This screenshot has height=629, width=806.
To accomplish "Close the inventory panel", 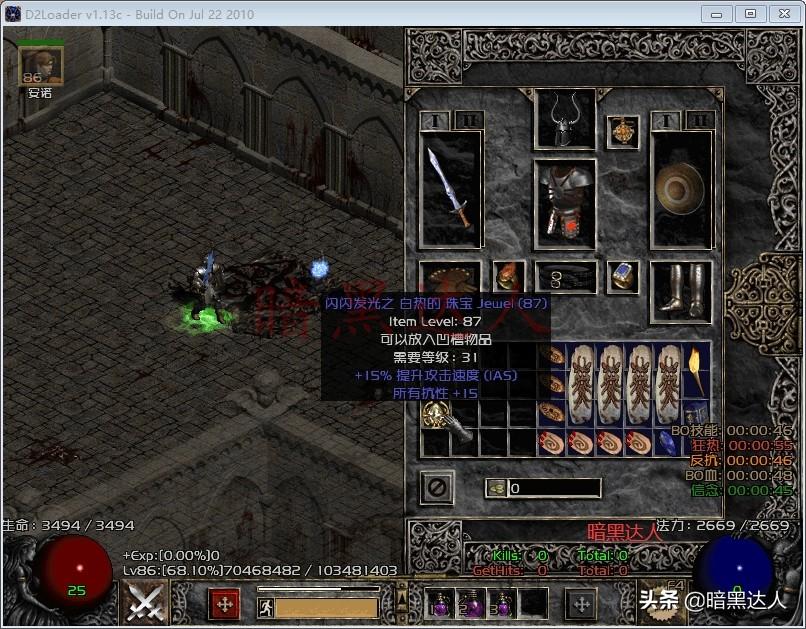I will click(437, 487).
